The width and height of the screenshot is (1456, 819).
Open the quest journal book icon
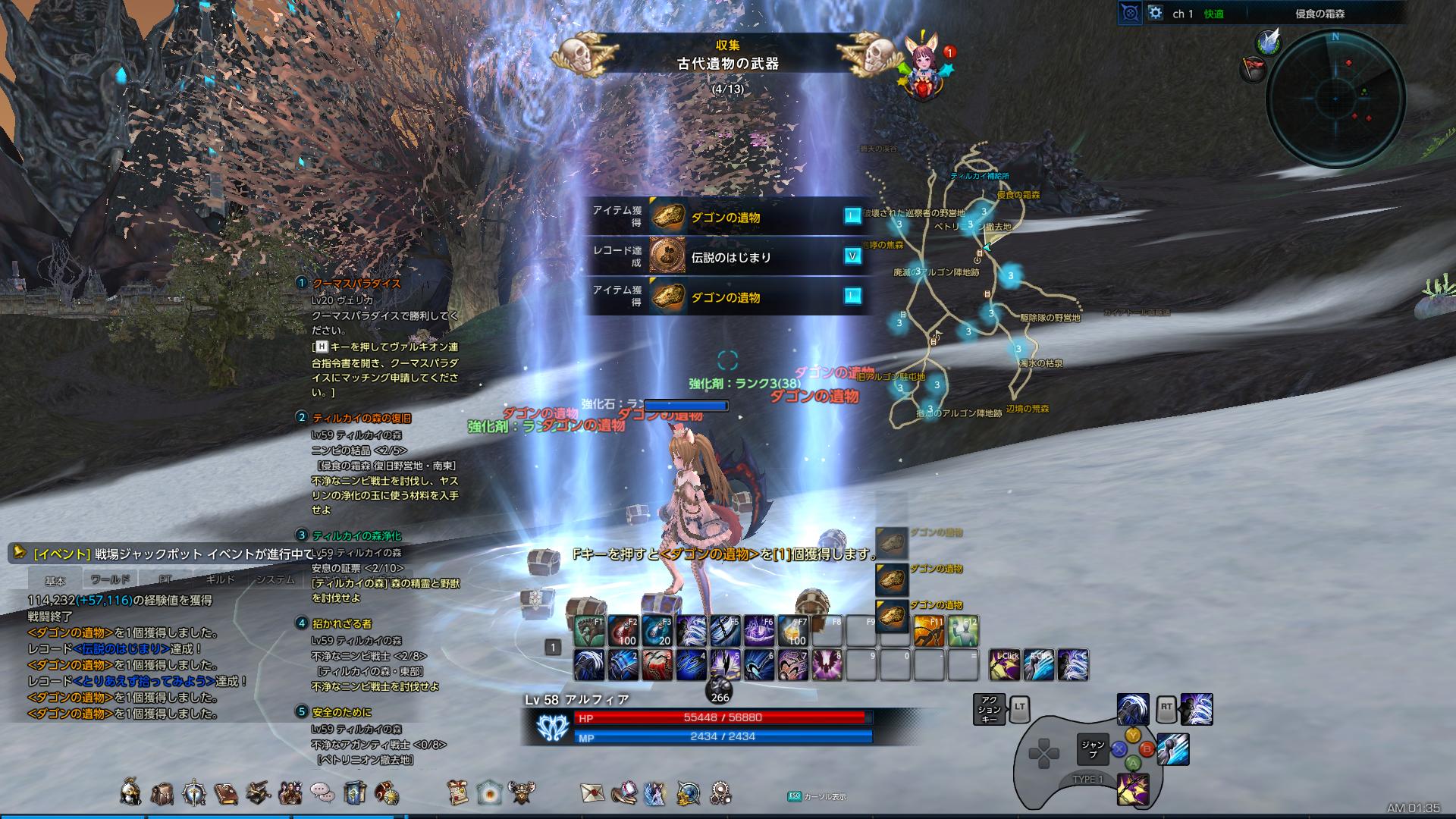click(225, 791)
